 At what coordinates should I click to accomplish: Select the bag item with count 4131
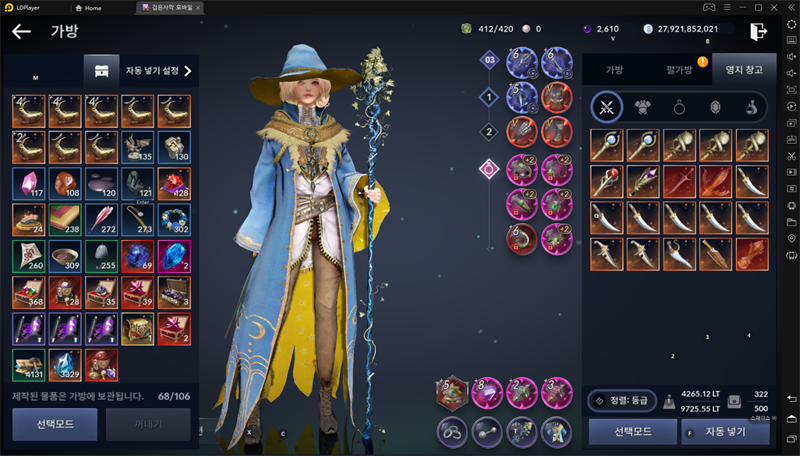click(27, 365)
